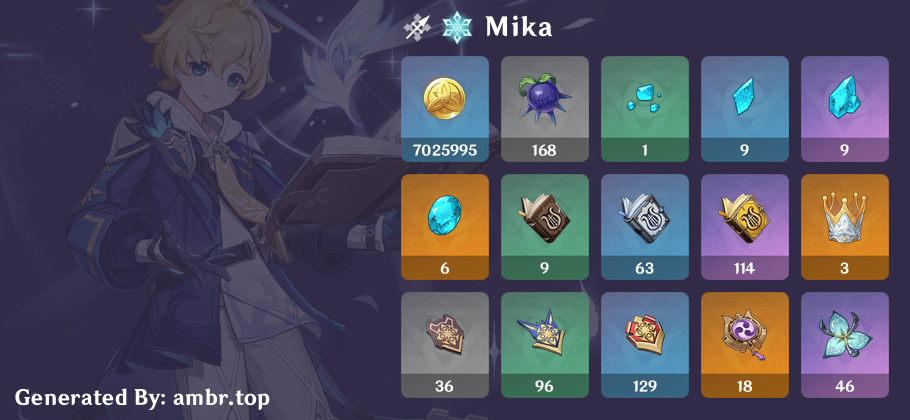Open the orange Shivada Jade Gemstone slot

445,227
